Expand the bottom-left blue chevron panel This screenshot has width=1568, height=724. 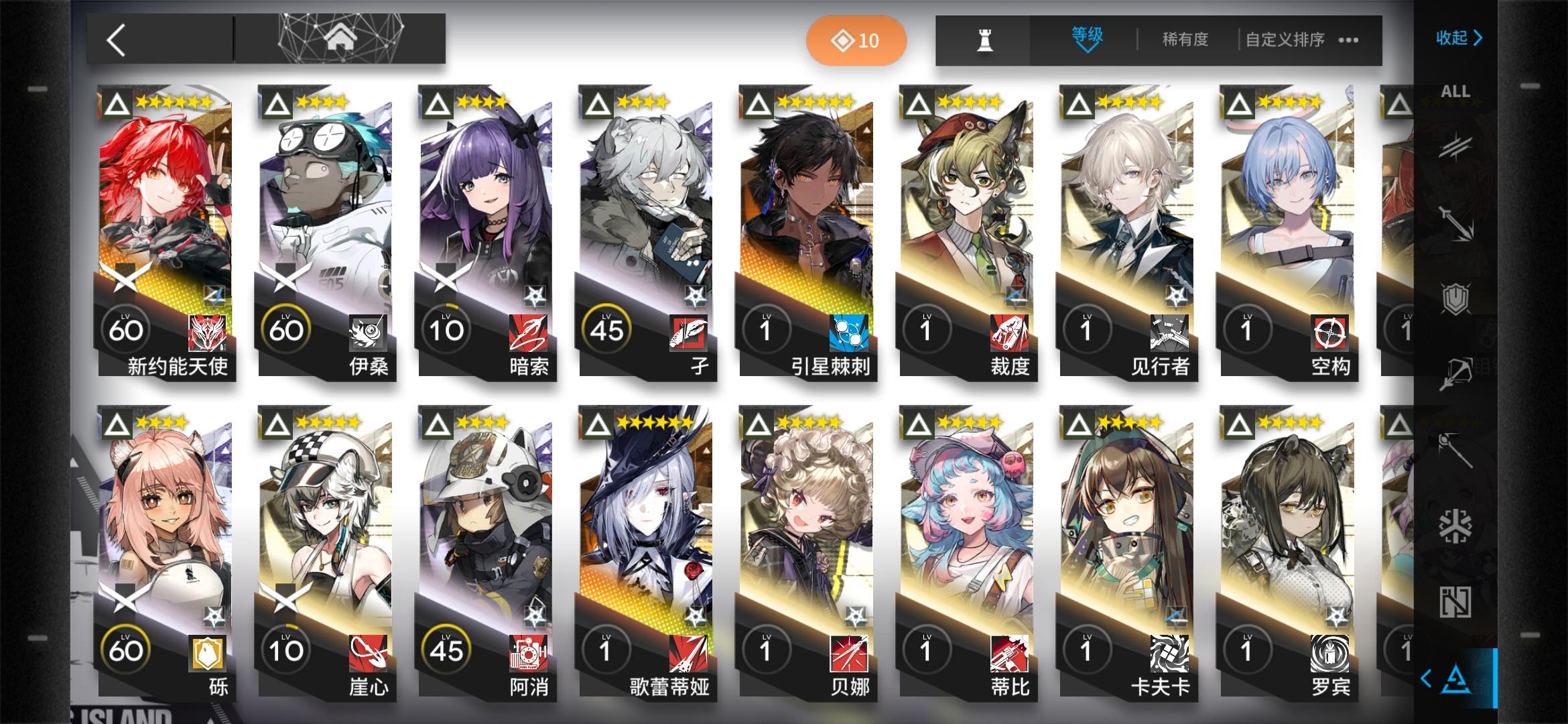pos(1426,676)
